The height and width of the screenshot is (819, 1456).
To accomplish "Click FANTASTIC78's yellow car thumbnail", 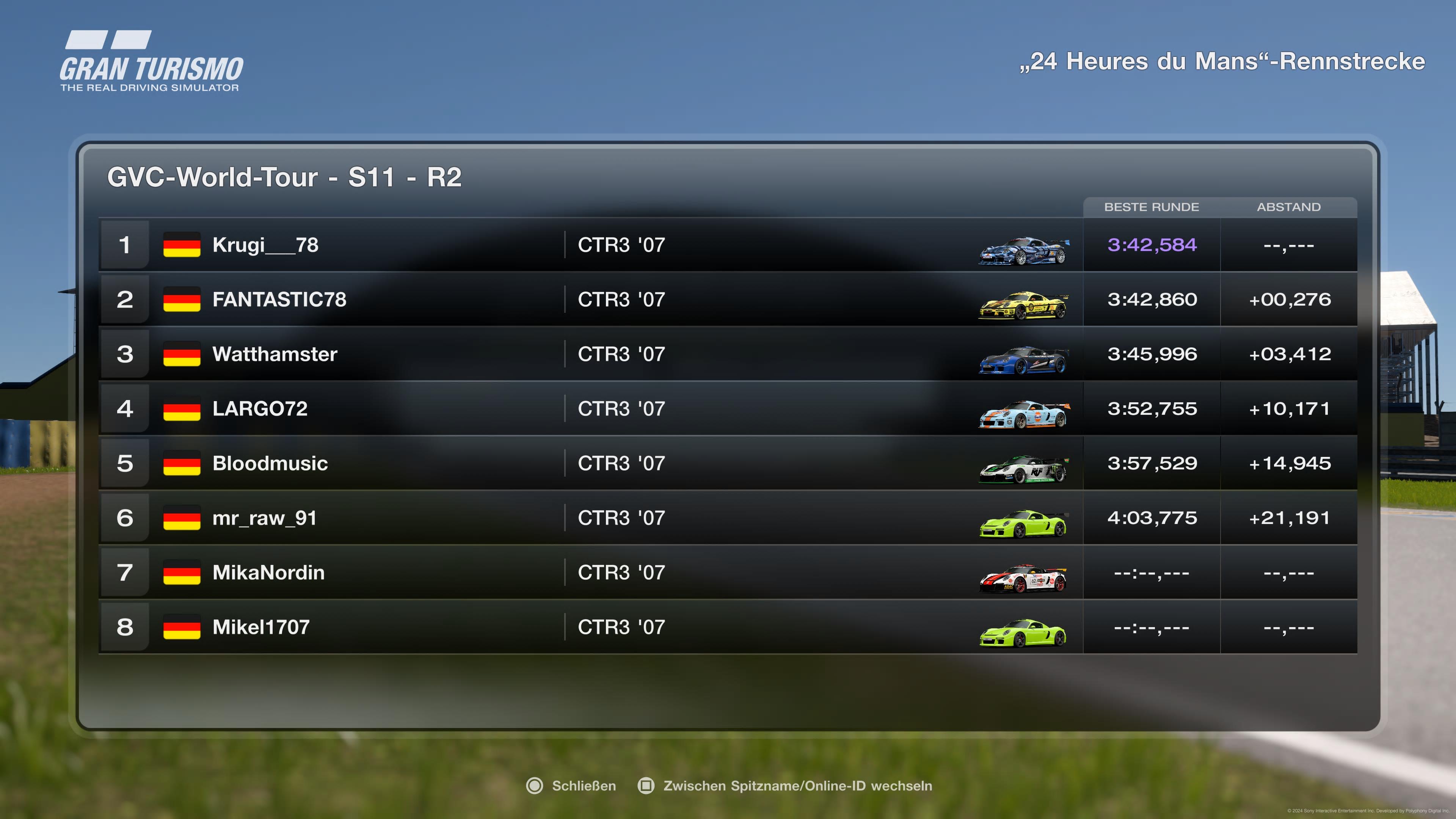I will coord(1024,306).
